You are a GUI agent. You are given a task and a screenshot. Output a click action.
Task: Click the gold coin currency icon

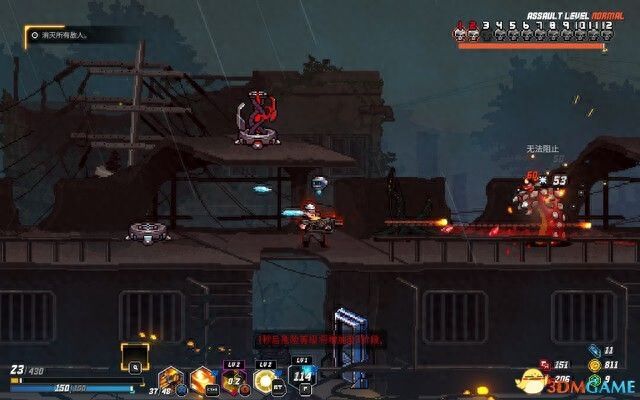click(x=594, y=366)
